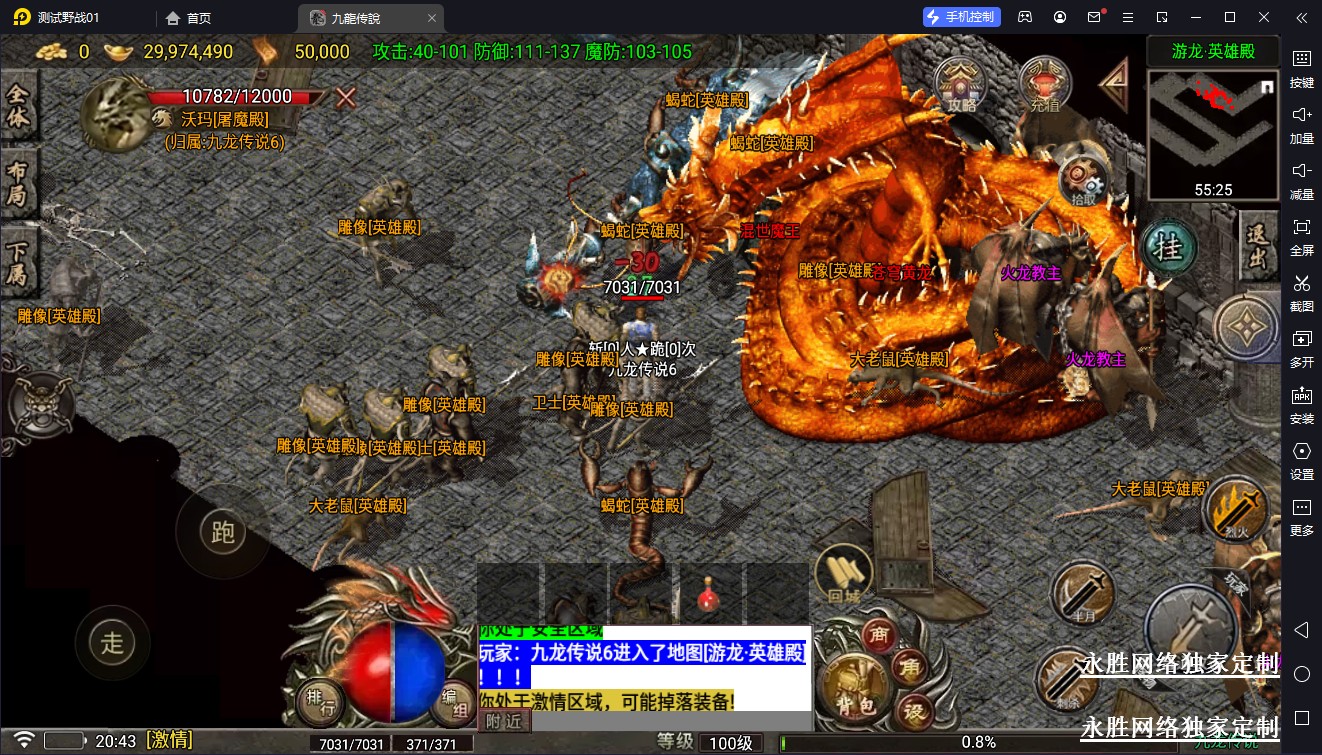
Task: Collapse the top icon row with the triangle arrow
Action: click(x=1113, y=85)
